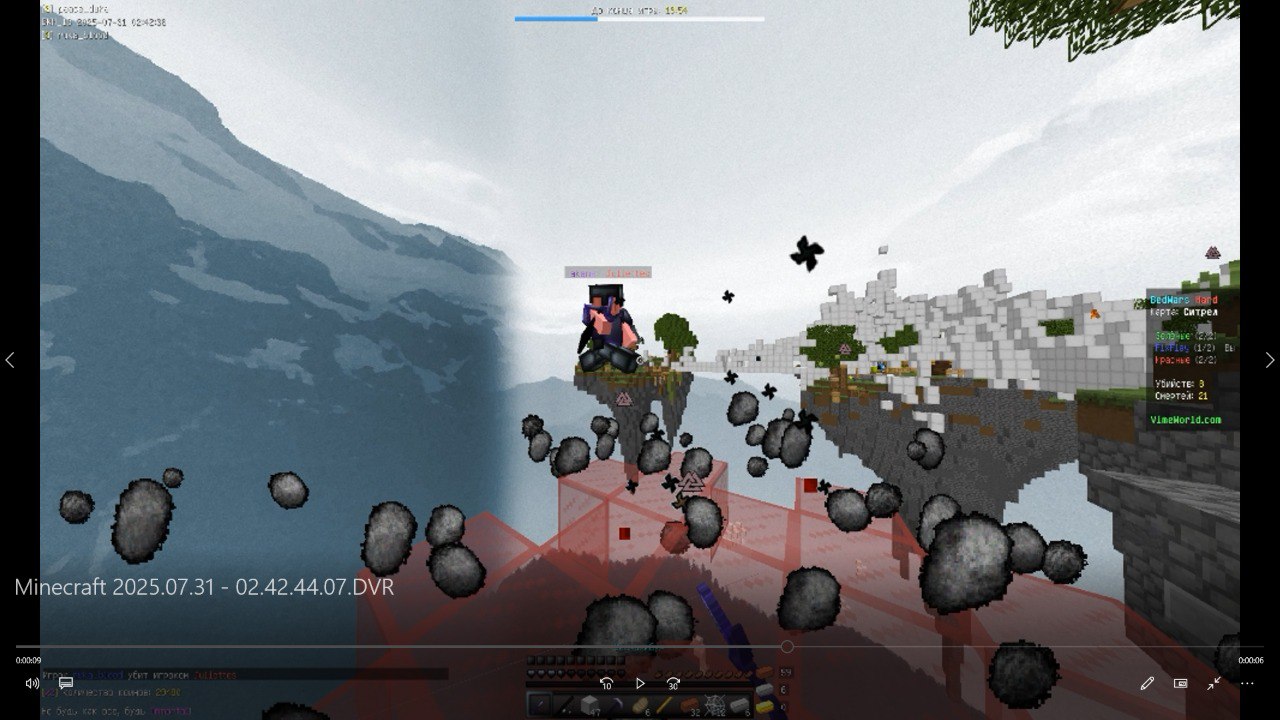
Task: Select the stone block stack of 47
Action: (x=590, y=705)
